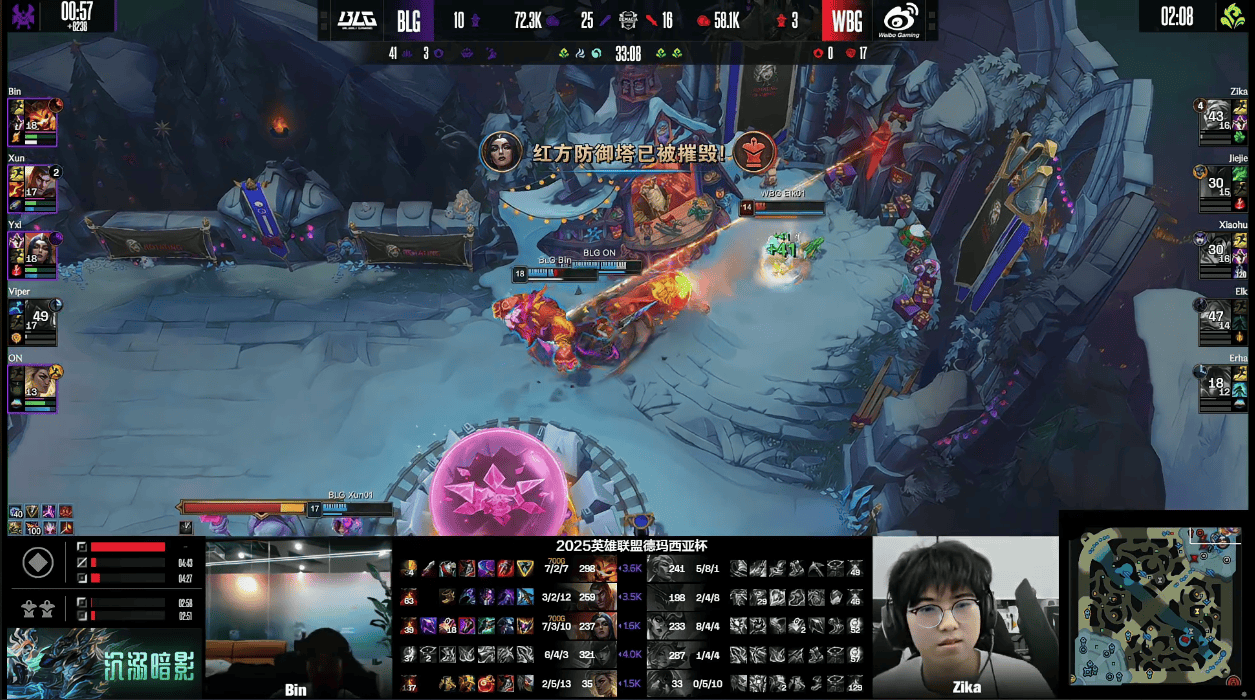The height and width of the screenshot is (700, 1255).
Task: Open Bin's webcam feed
Action: tap(298, 617)
